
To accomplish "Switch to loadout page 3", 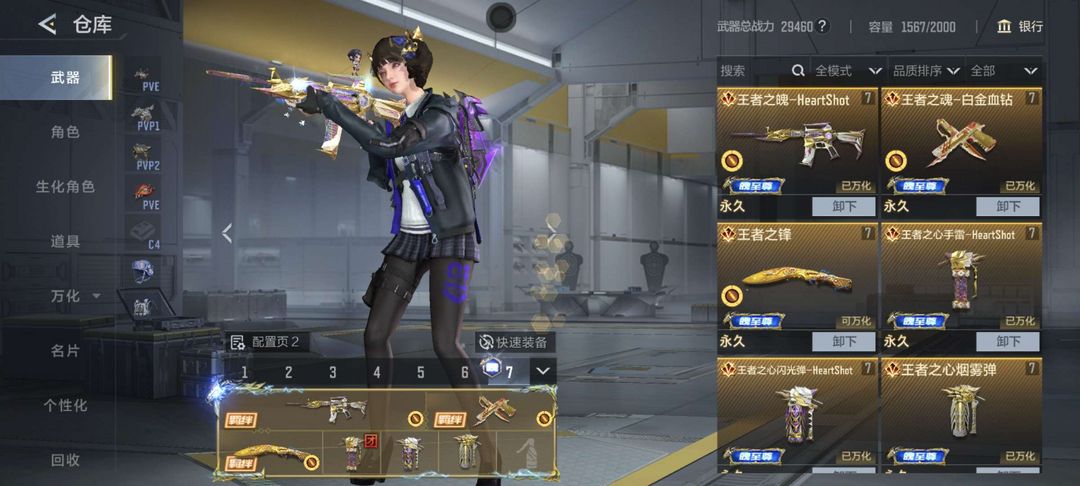I will click(x=333, y=373).
